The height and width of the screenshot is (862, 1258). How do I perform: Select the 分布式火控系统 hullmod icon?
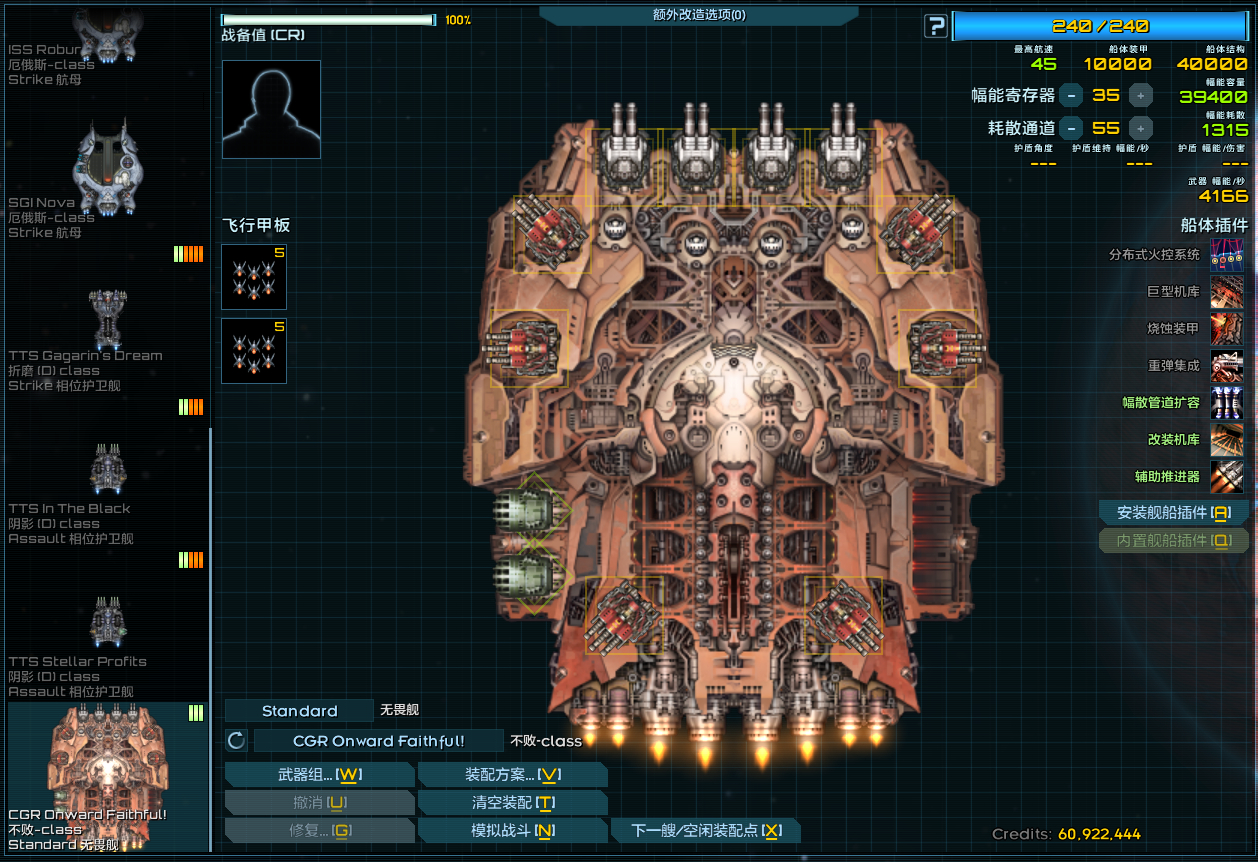[1227, 255]
